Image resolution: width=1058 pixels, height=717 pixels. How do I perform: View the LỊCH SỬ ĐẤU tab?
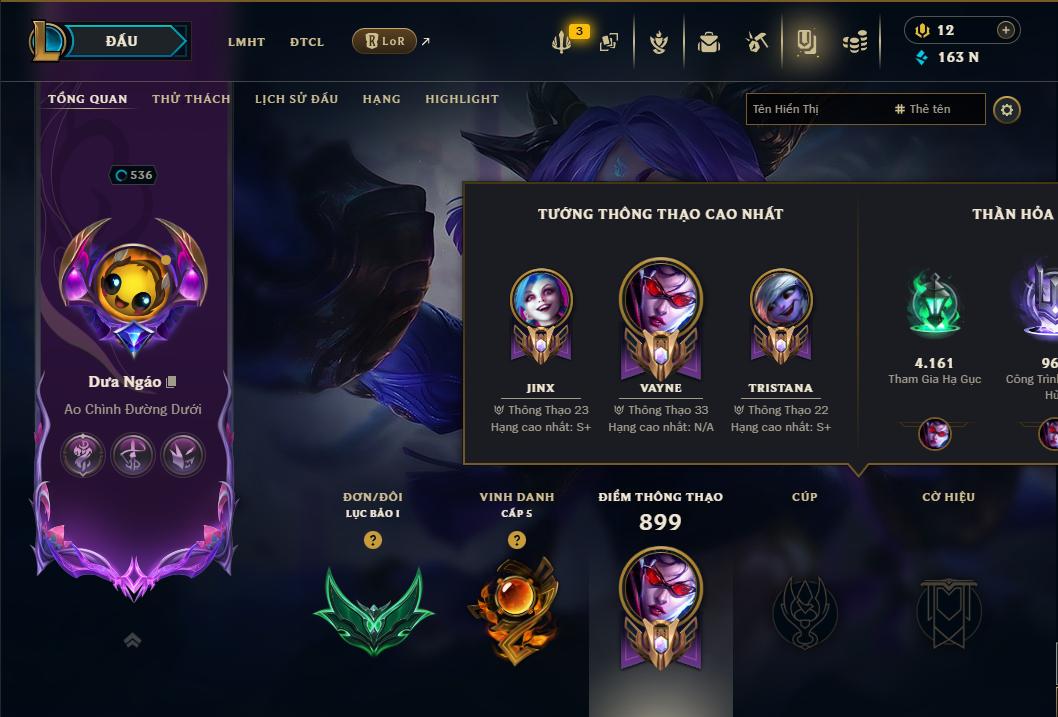(296, 99)
